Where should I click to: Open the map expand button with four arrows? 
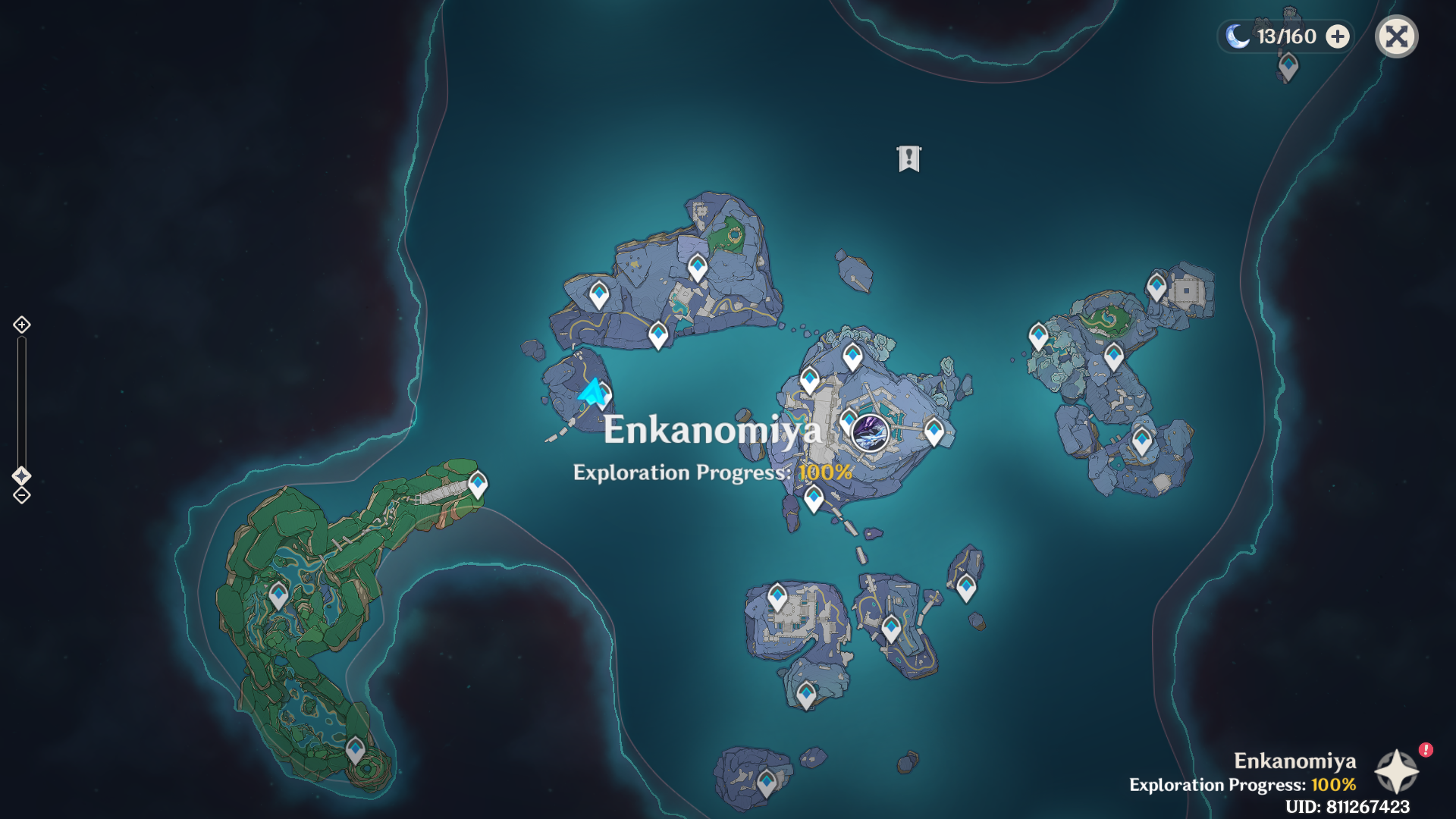[x=1396, y=36]
